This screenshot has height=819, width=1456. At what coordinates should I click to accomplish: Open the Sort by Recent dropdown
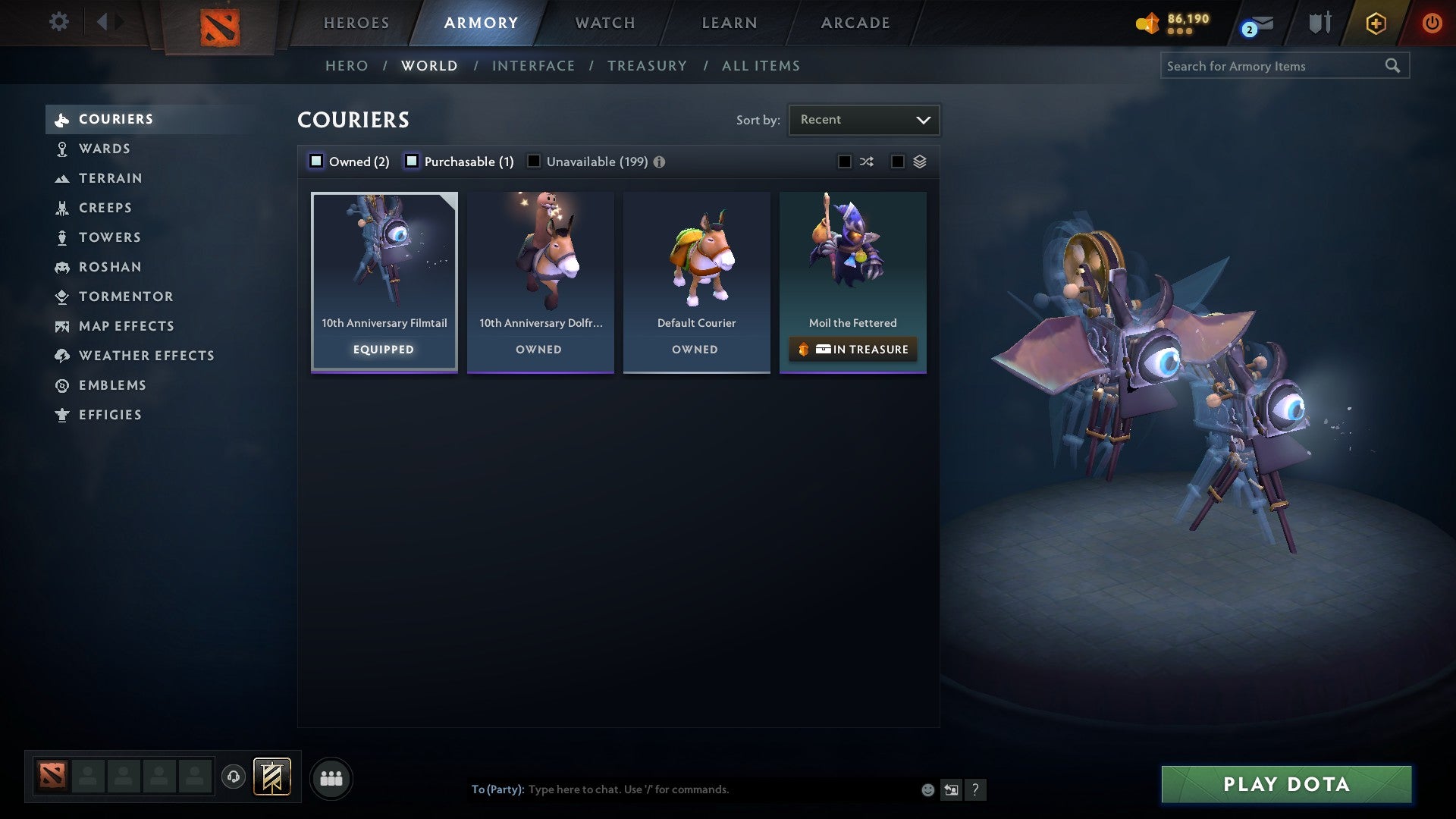pos(863,119)
